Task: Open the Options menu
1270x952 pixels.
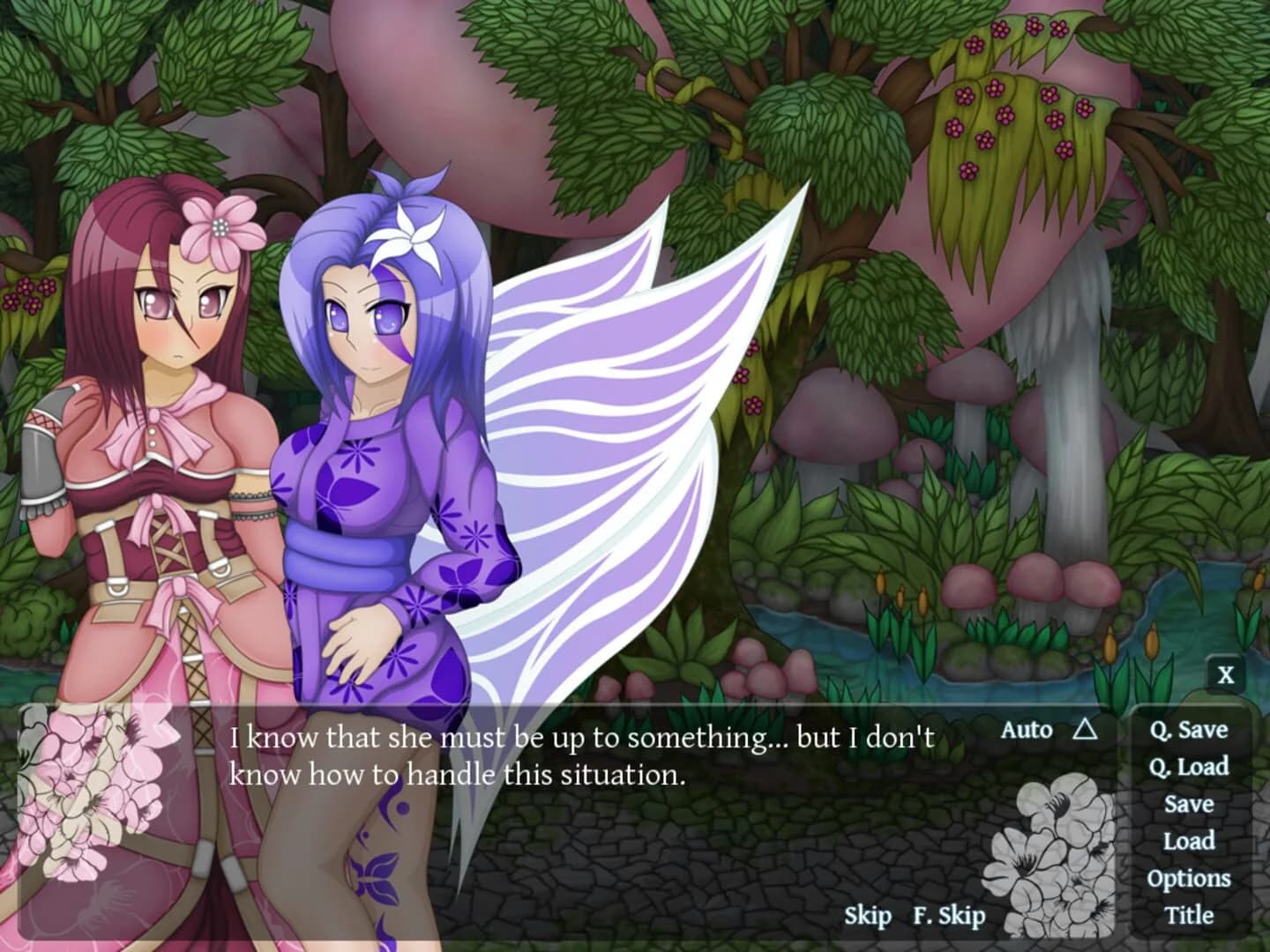Action: pyautogui.click(x=1190, y=878)
